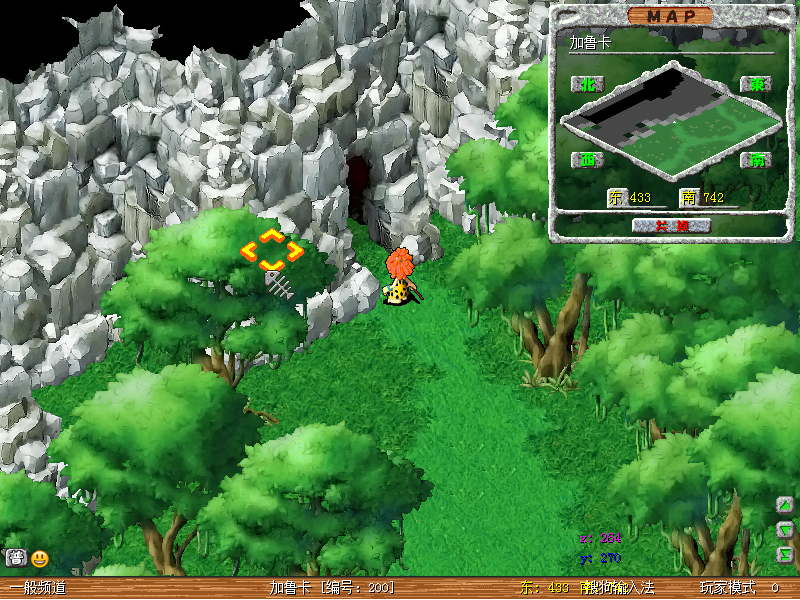Click the 東 (east) map direction button
Screen dimensions: 800x600
point(756,84)
